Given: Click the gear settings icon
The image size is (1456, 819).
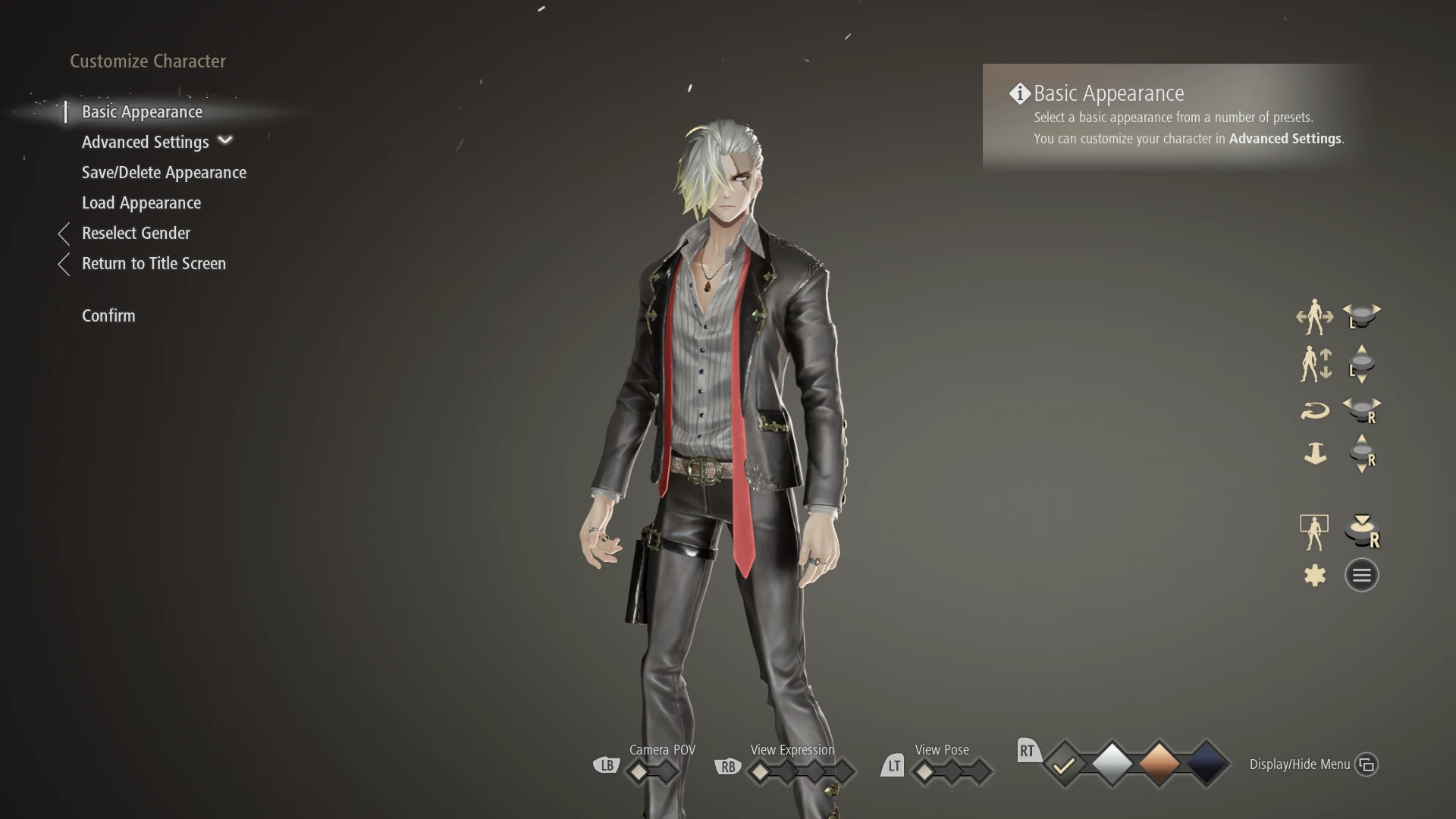Looking at the screenshot, I should pyautogui.click(x=1314, y=575).
